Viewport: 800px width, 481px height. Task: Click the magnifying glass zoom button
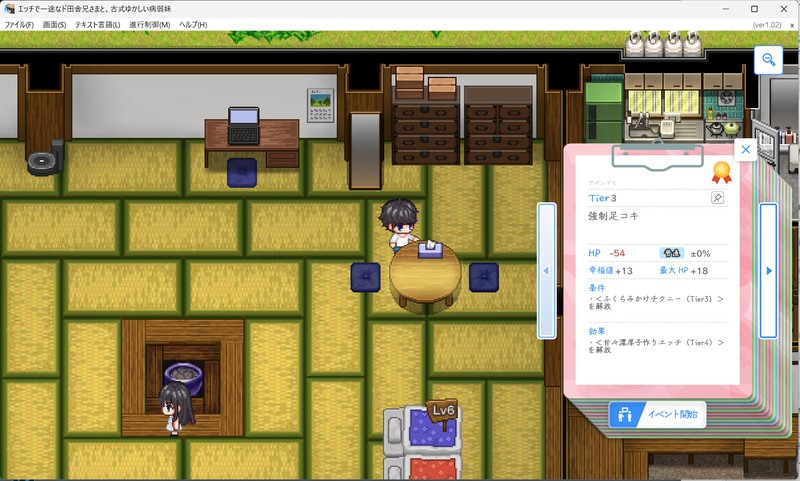[768, 61]
